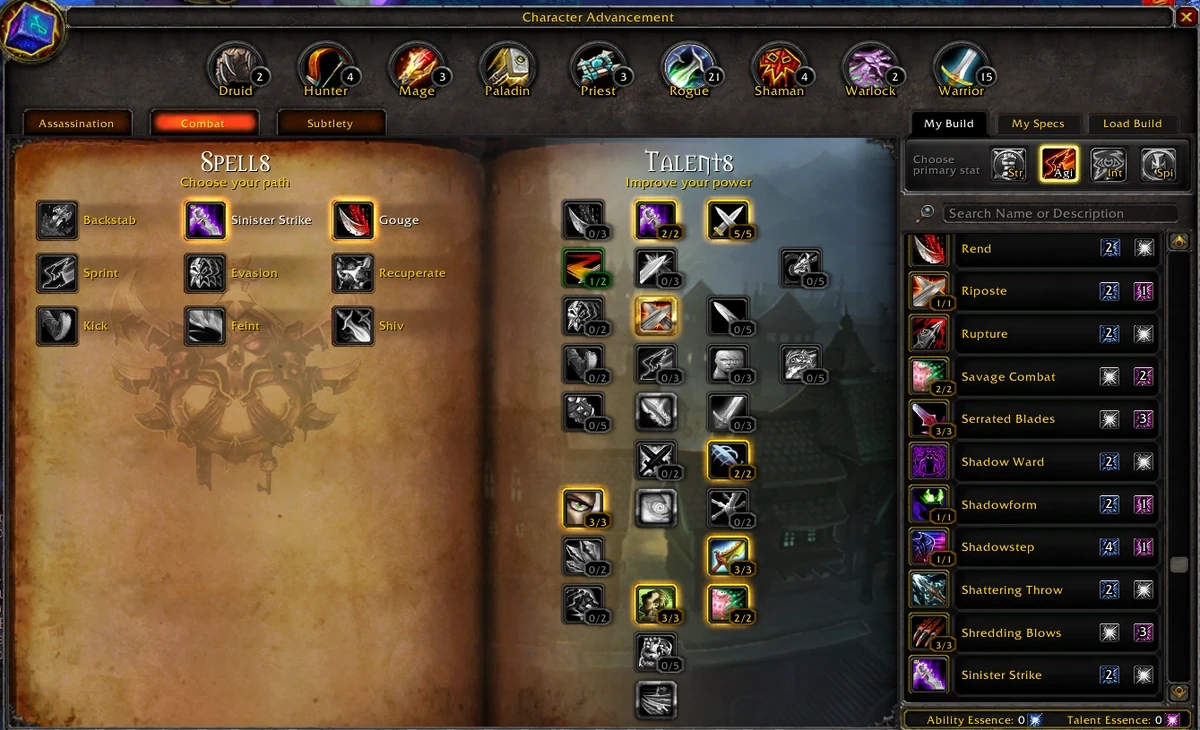
Task: Pick the Mage class icon
Action: click(415, 68)
